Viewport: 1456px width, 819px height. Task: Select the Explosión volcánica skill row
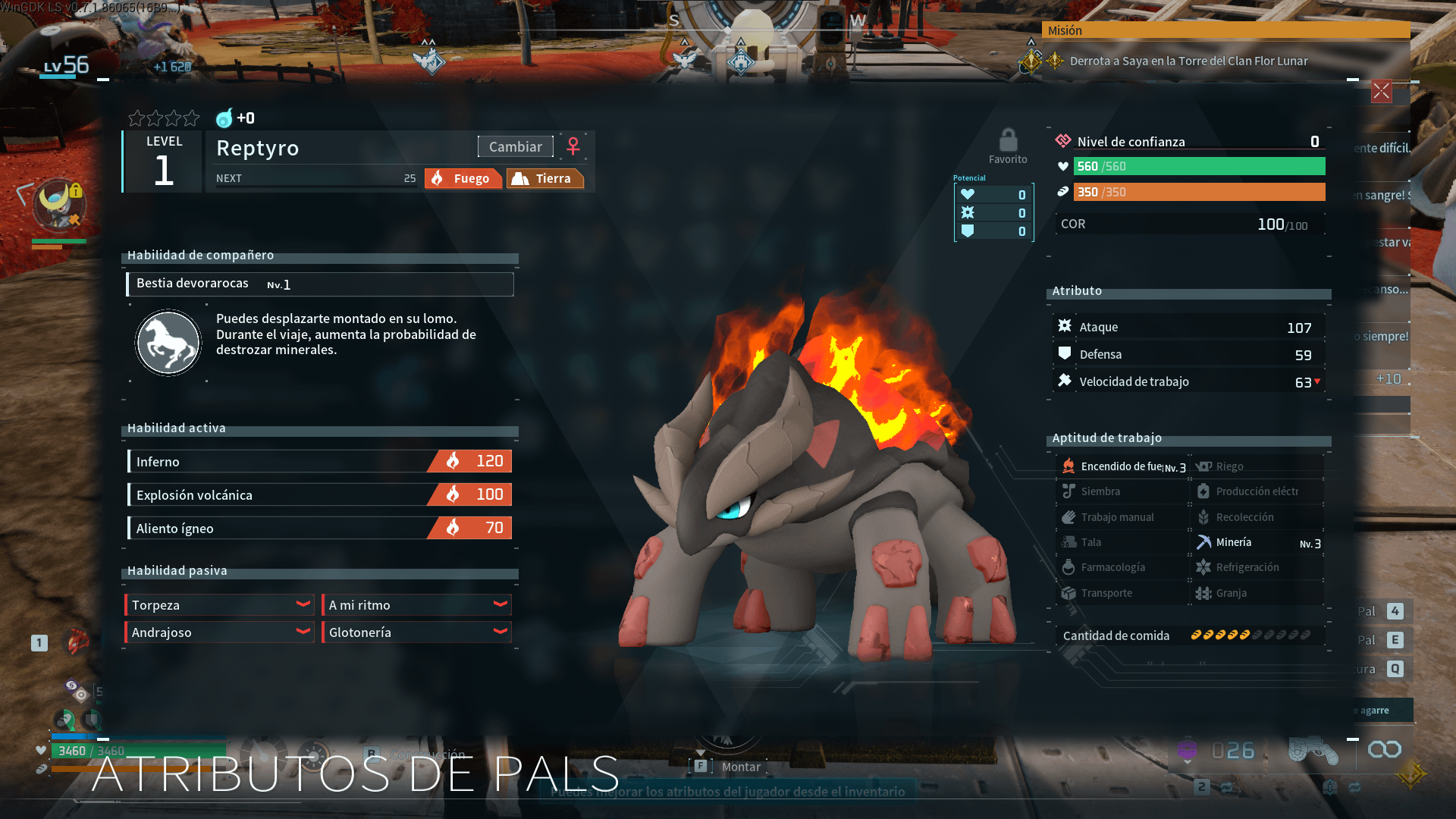319,495
